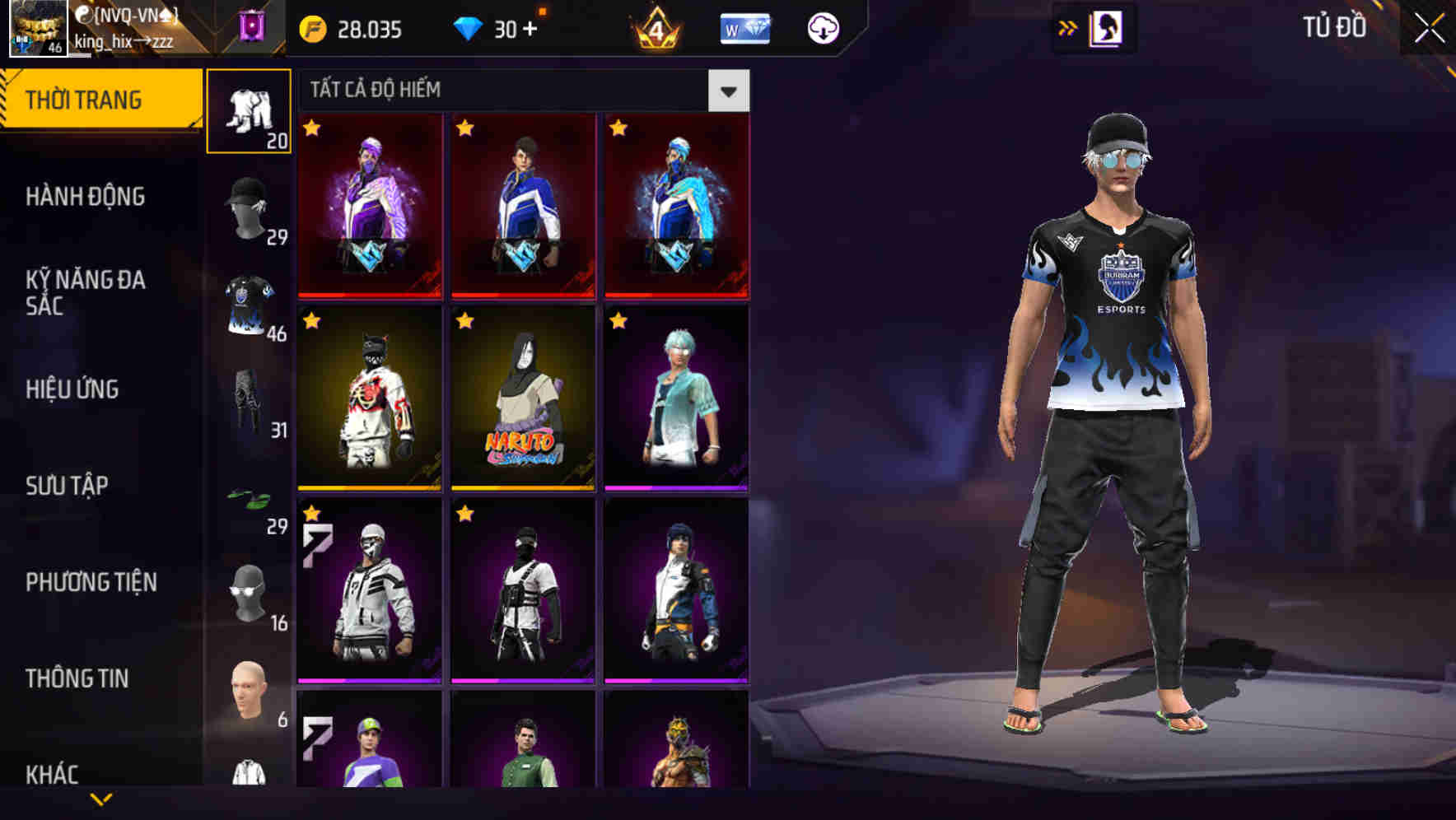
Task: Click the rank level 4 badge
Action: coord(655,27)
